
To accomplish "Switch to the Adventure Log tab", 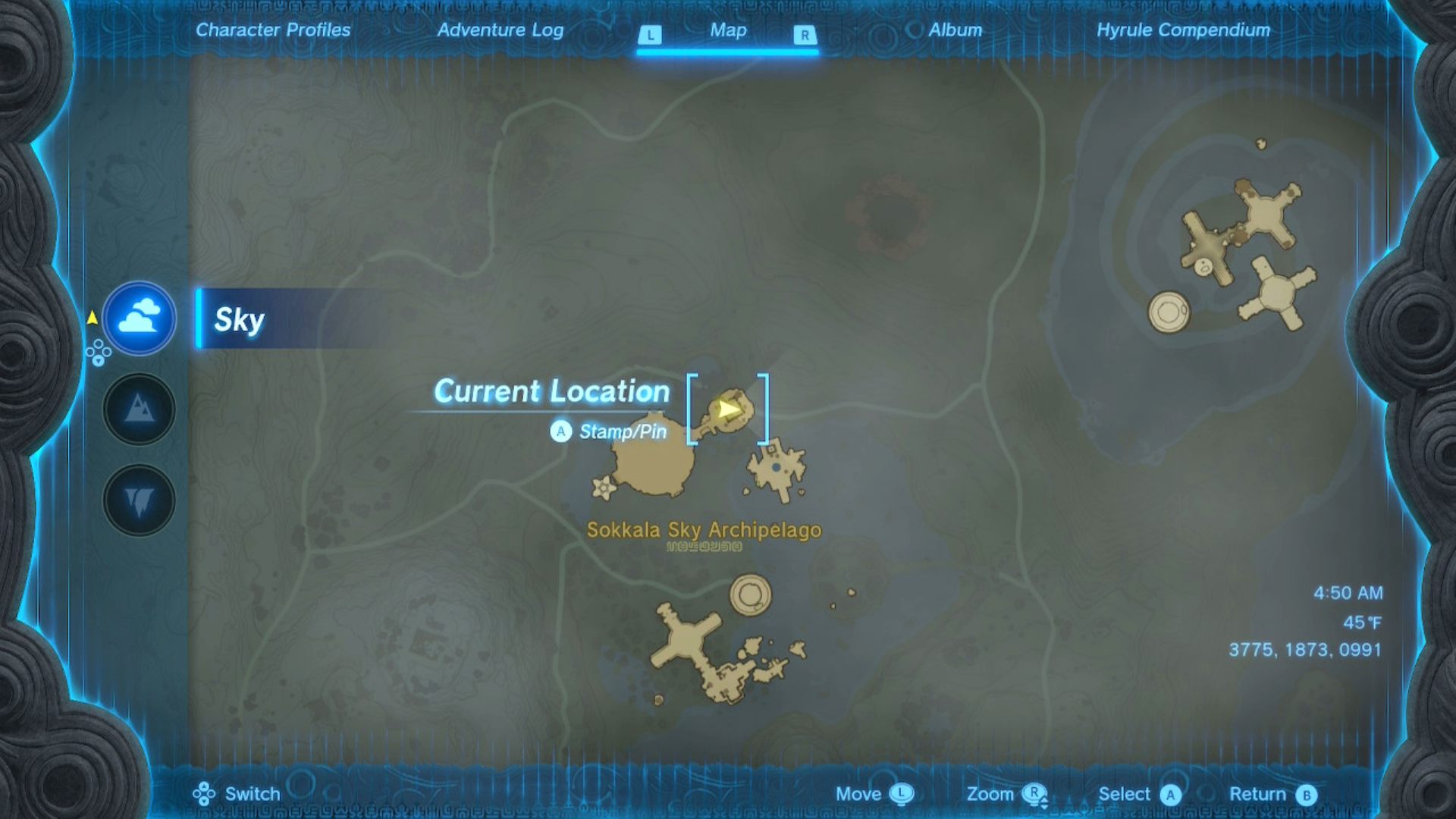I will point(500,31).
